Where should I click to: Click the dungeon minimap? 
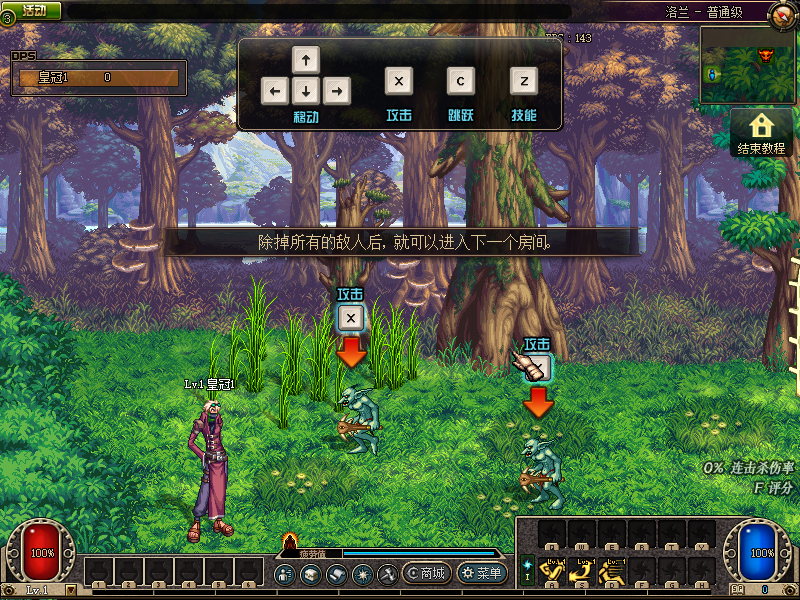tap(748, 64)
